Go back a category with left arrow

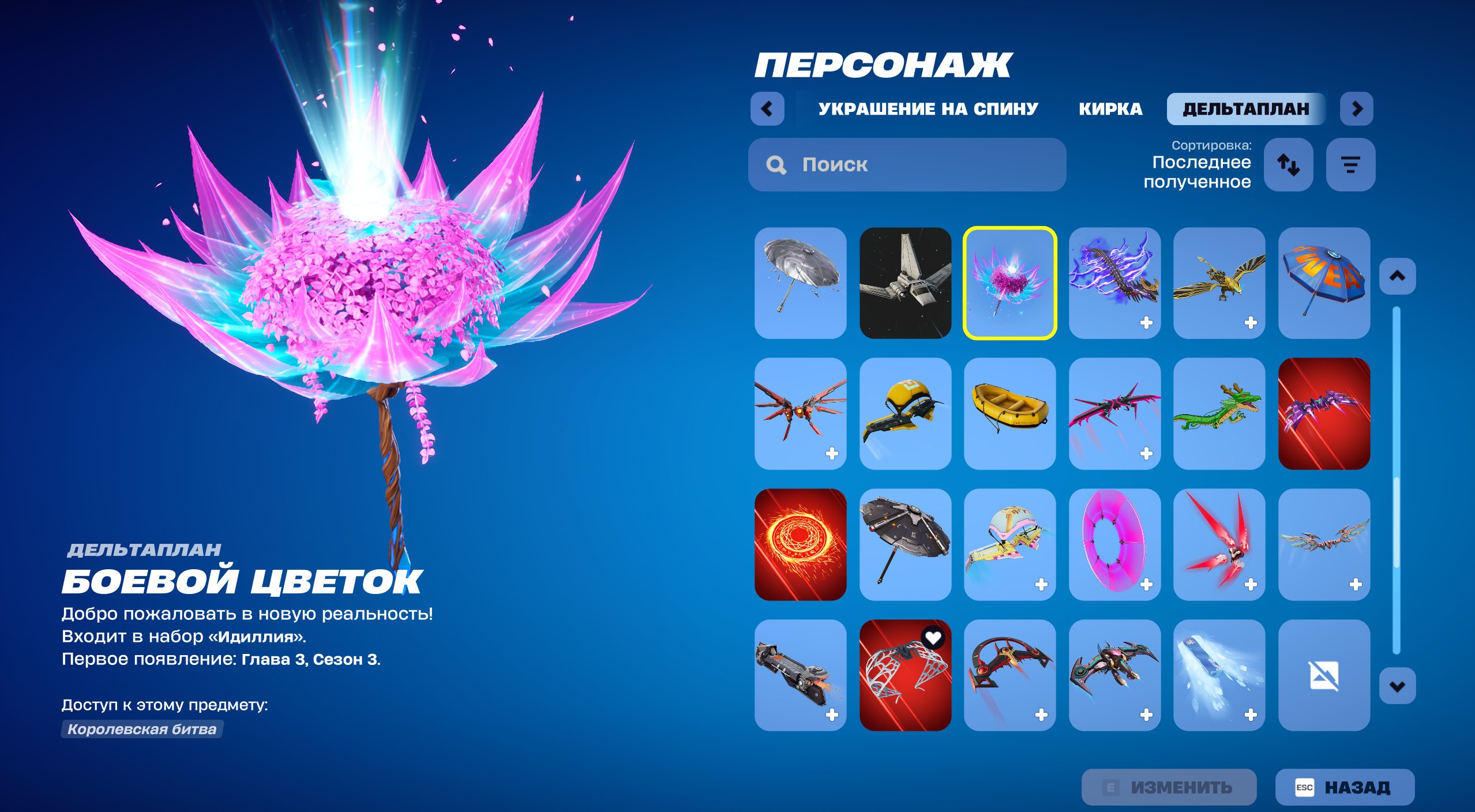pos(768,108)
